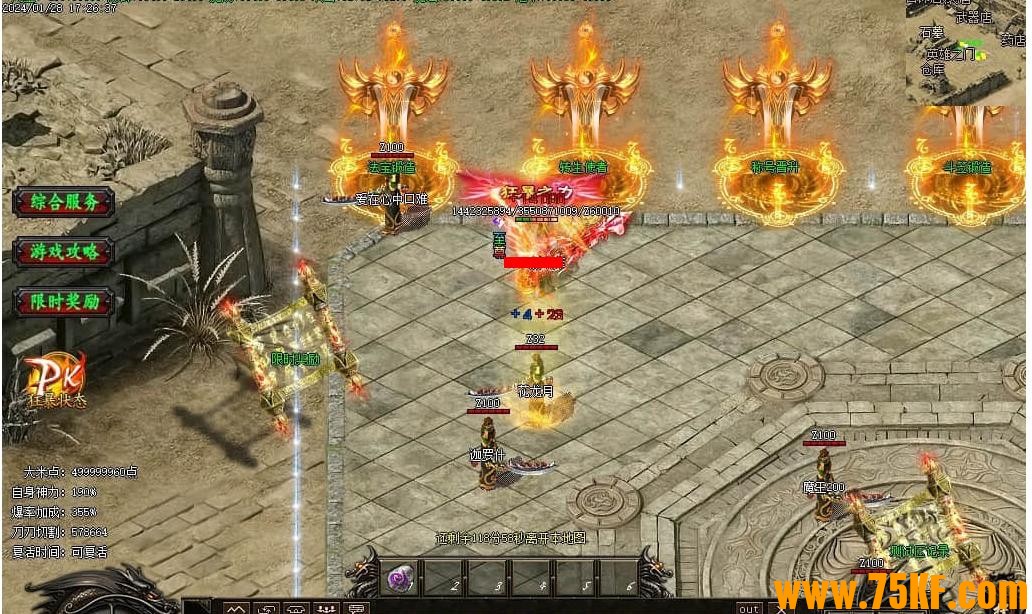This screenshot has height=614, width=1032.
Task: Click the 限时奖励 red button
Action: (64, 302)
